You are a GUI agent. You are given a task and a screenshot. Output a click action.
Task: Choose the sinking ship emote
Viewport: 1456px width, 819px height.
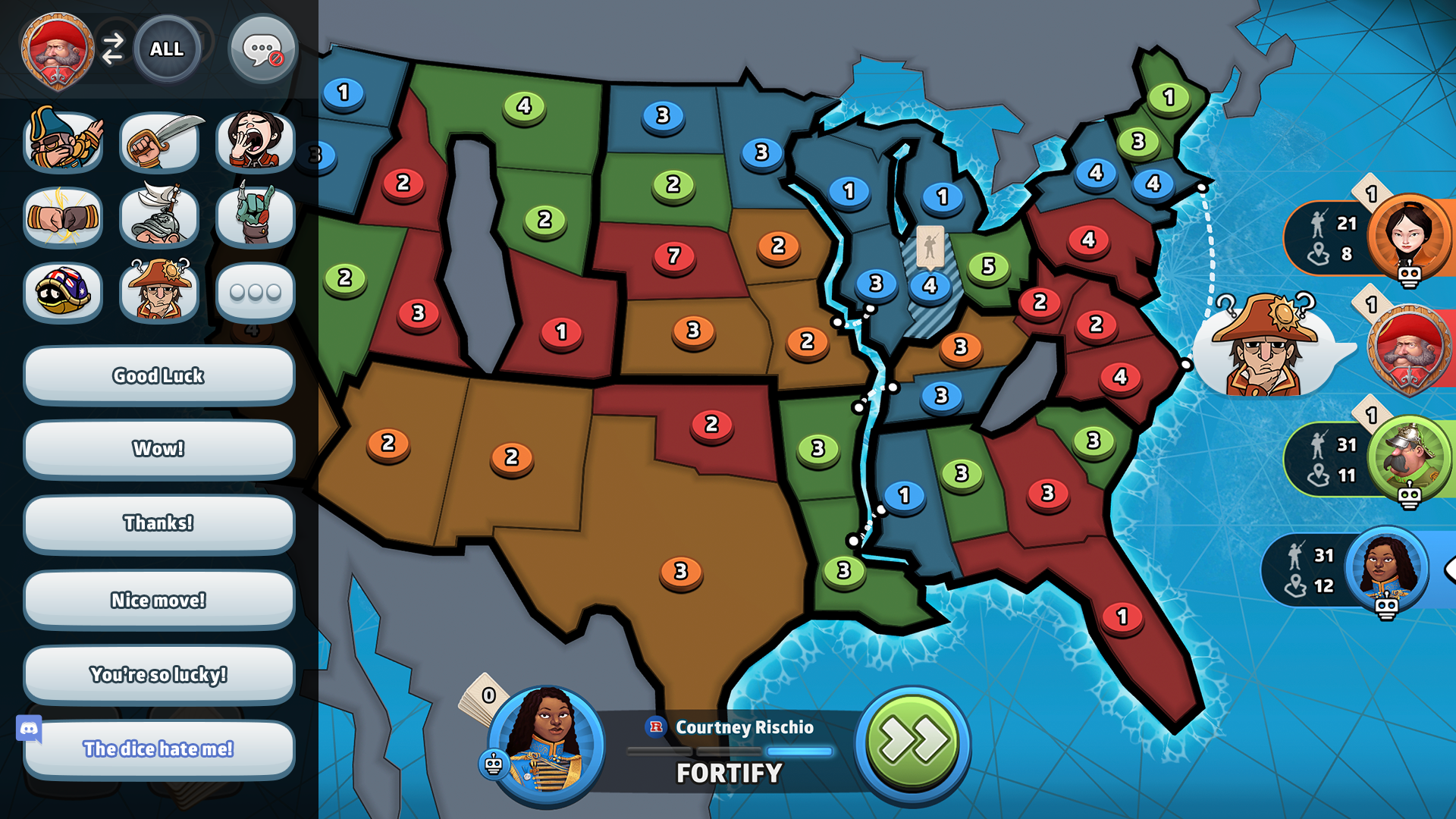158,217
